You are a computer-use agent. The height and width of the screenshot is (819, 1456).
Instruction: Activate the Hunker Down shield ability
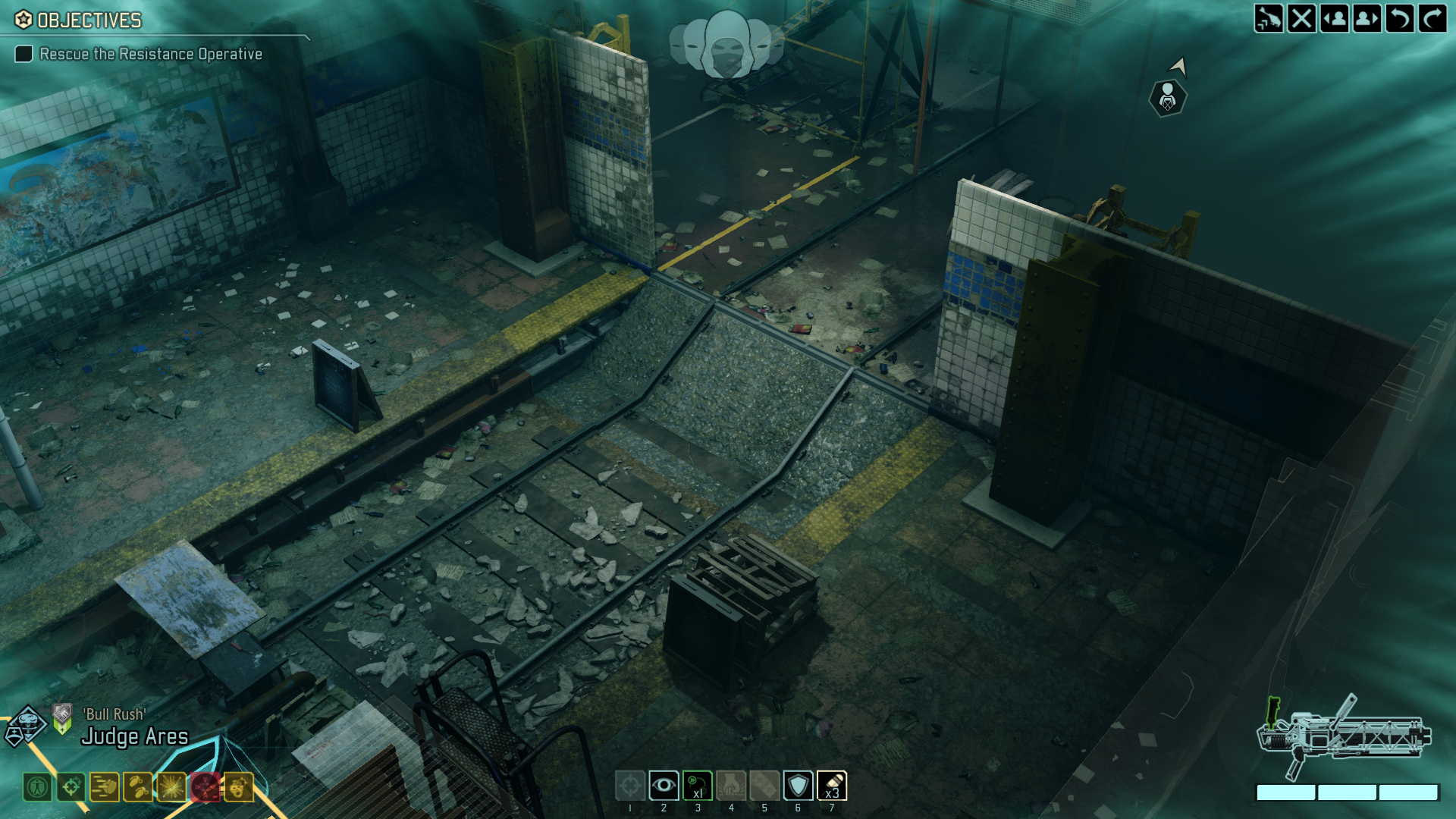tap(798, 786)
